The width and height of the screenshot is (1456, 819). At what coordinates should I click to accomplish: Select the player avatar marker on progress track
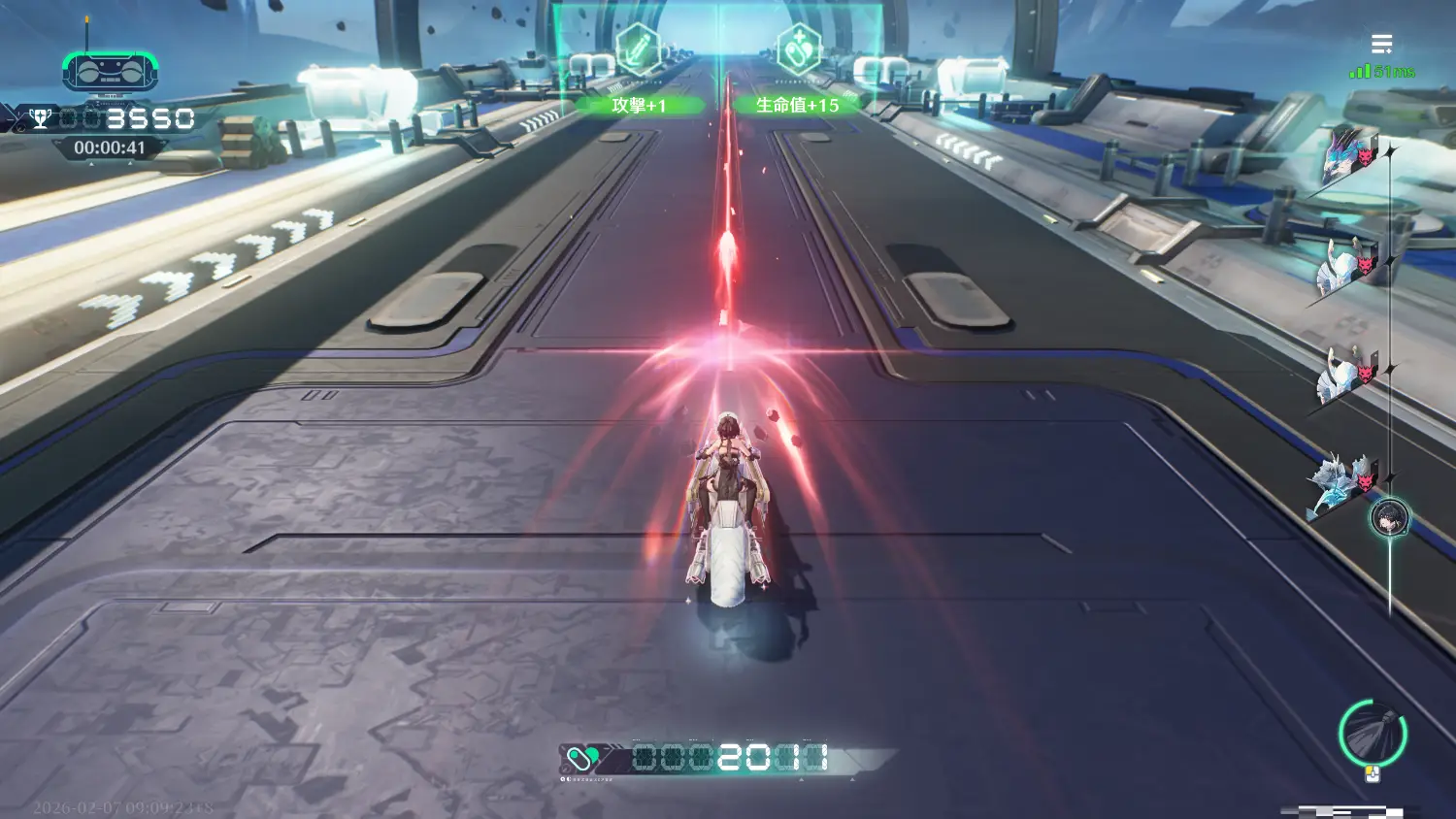point(1389,518)
